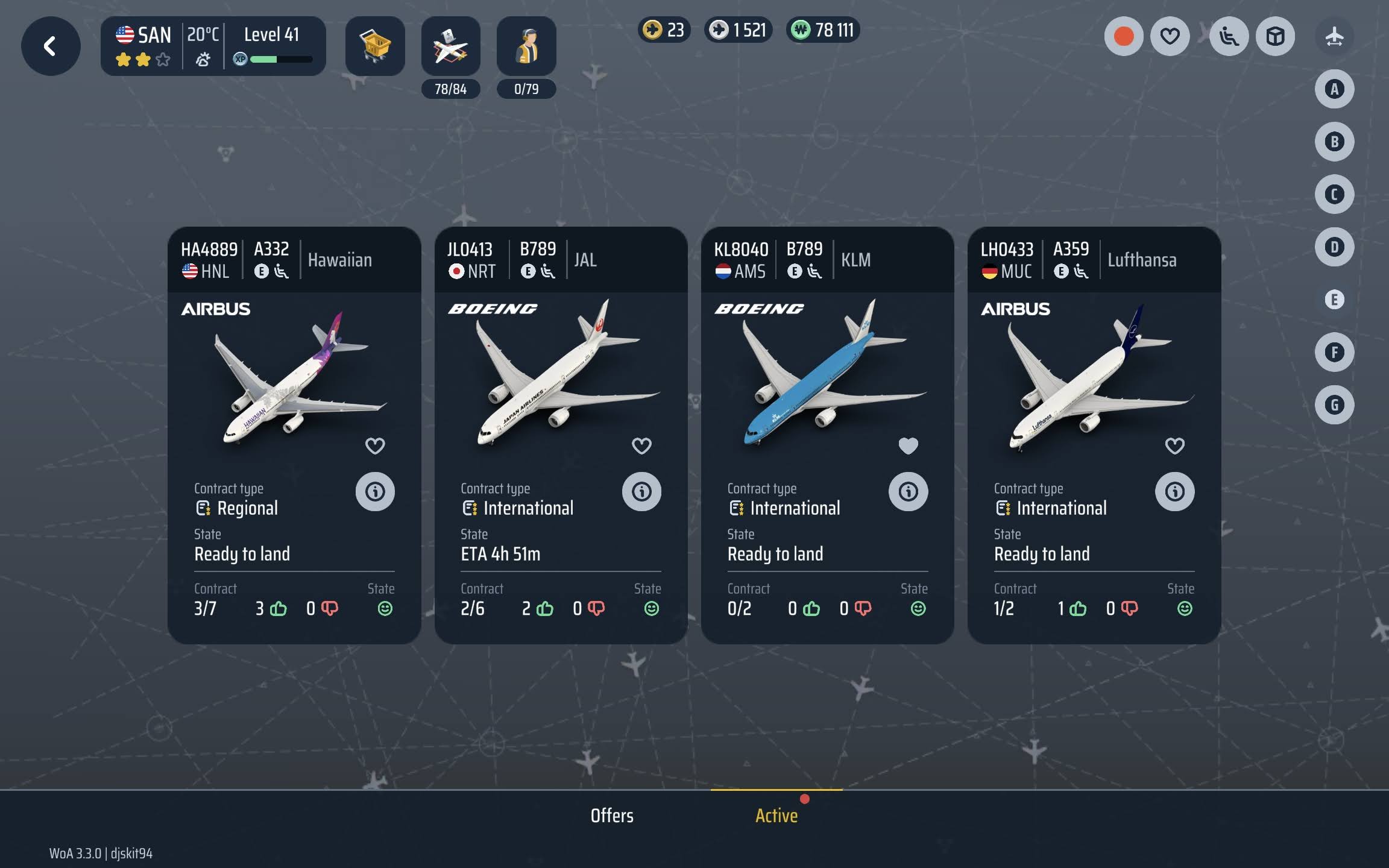
Task: Open the airplane icon filter button
Action: [1334, 37]
